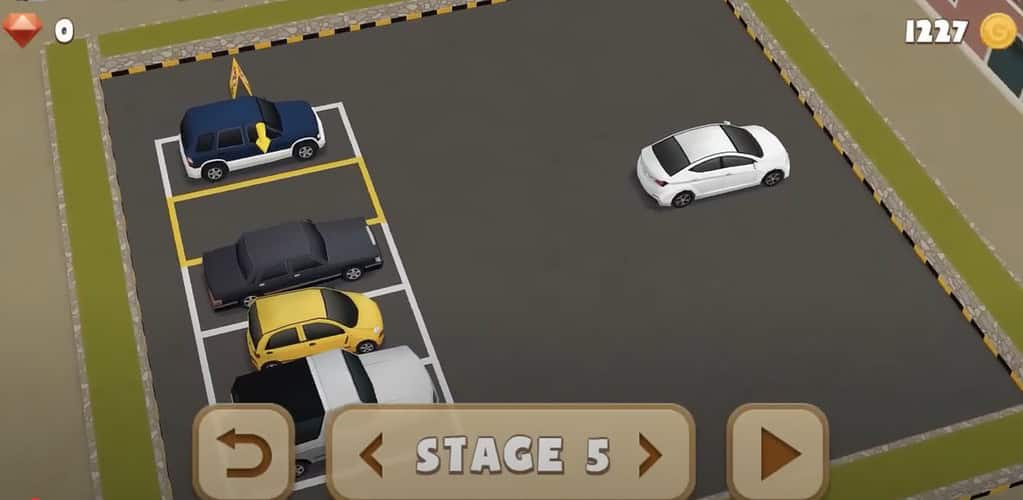Tap the gold coin icon

(x=997, y=31)
